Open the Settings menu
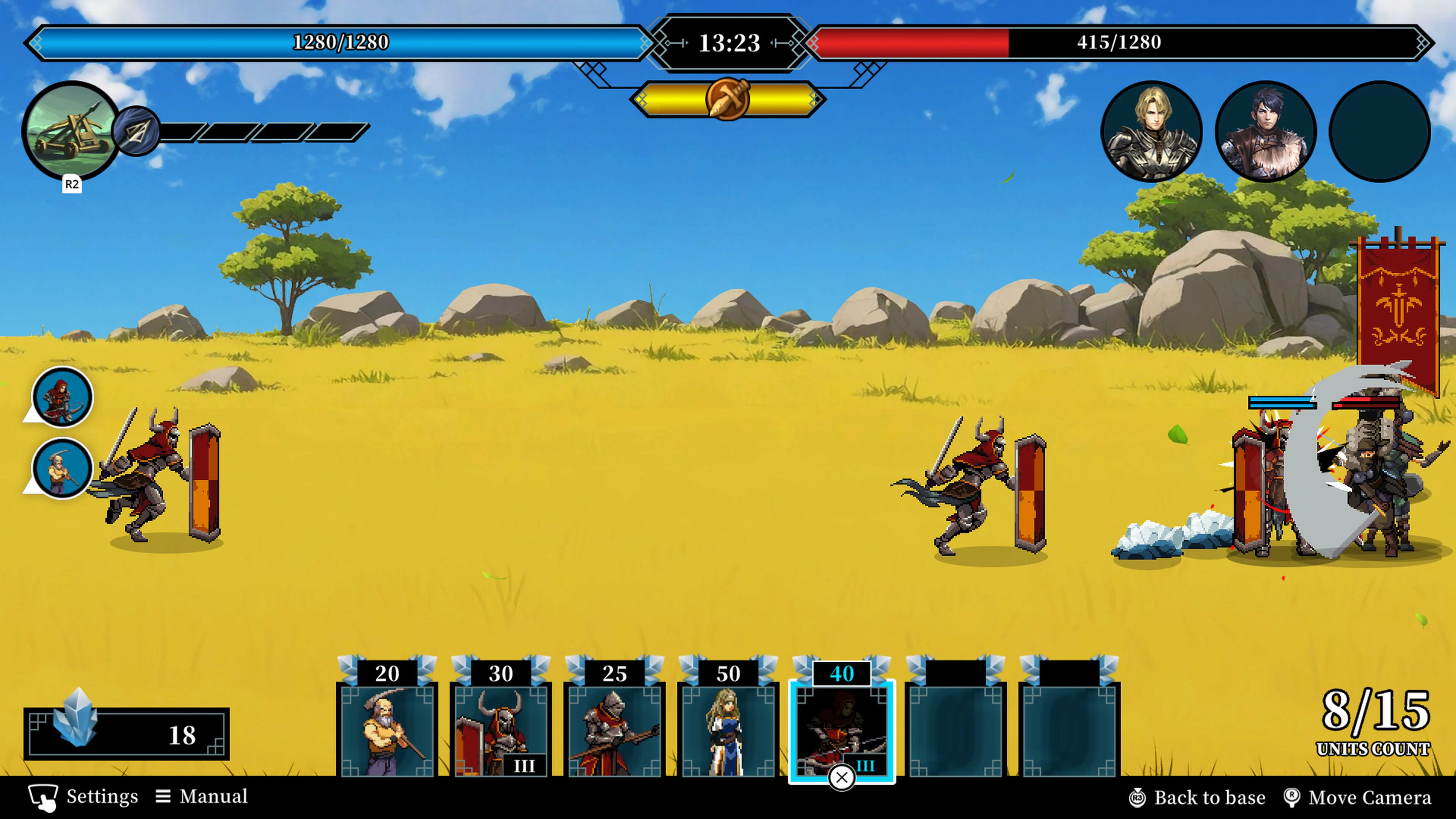Viewport: 1456px width, 819px height. [102, 796]
